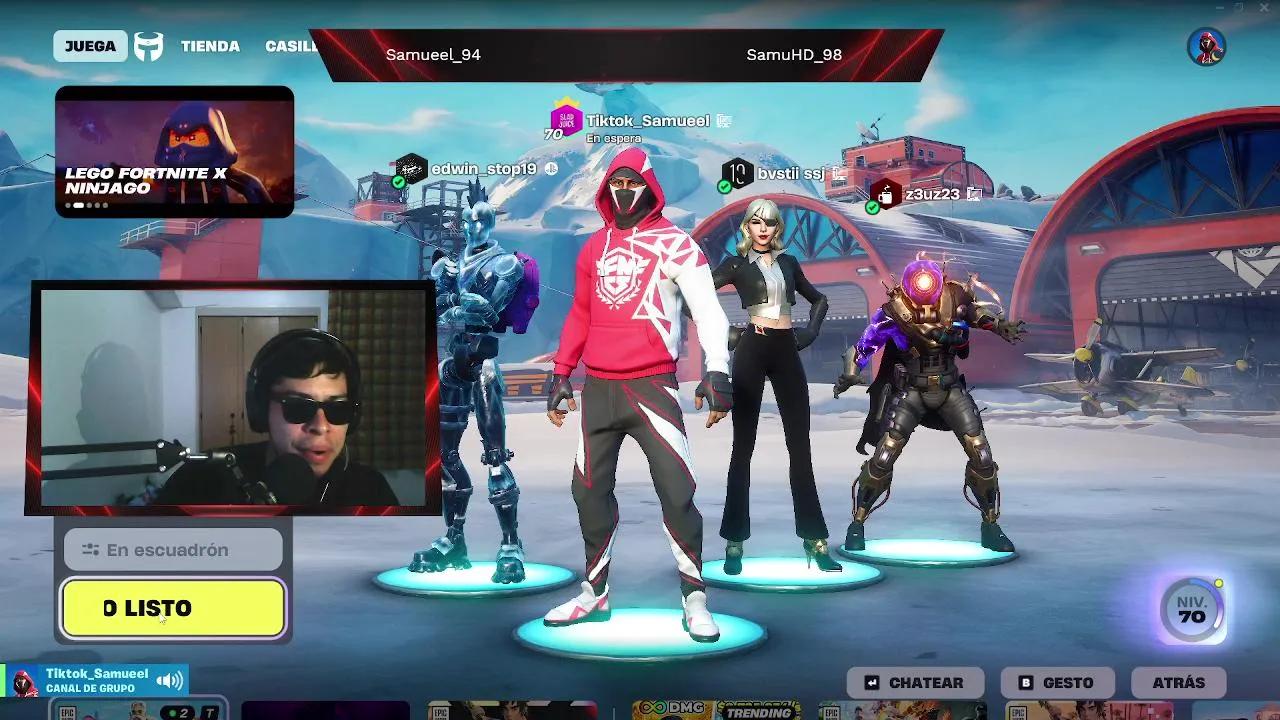Open your profile avatar in the top right corner
The width and height of the screenshot is (1280, 720).
1204,46
